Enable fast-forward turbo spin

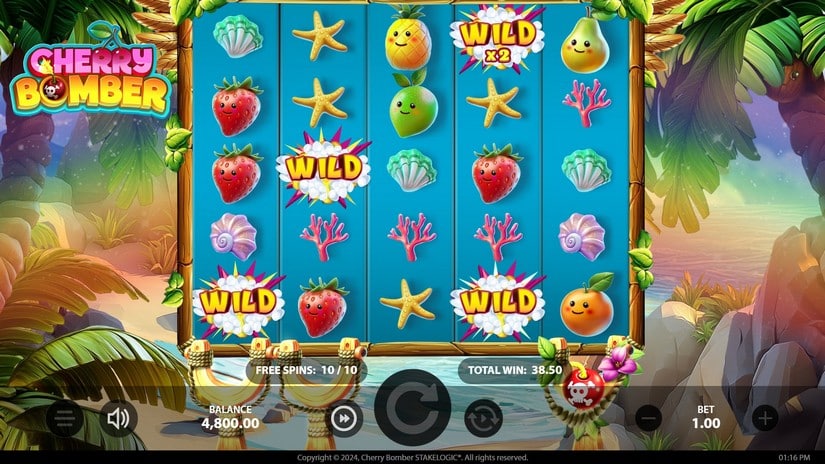point(343,418)
